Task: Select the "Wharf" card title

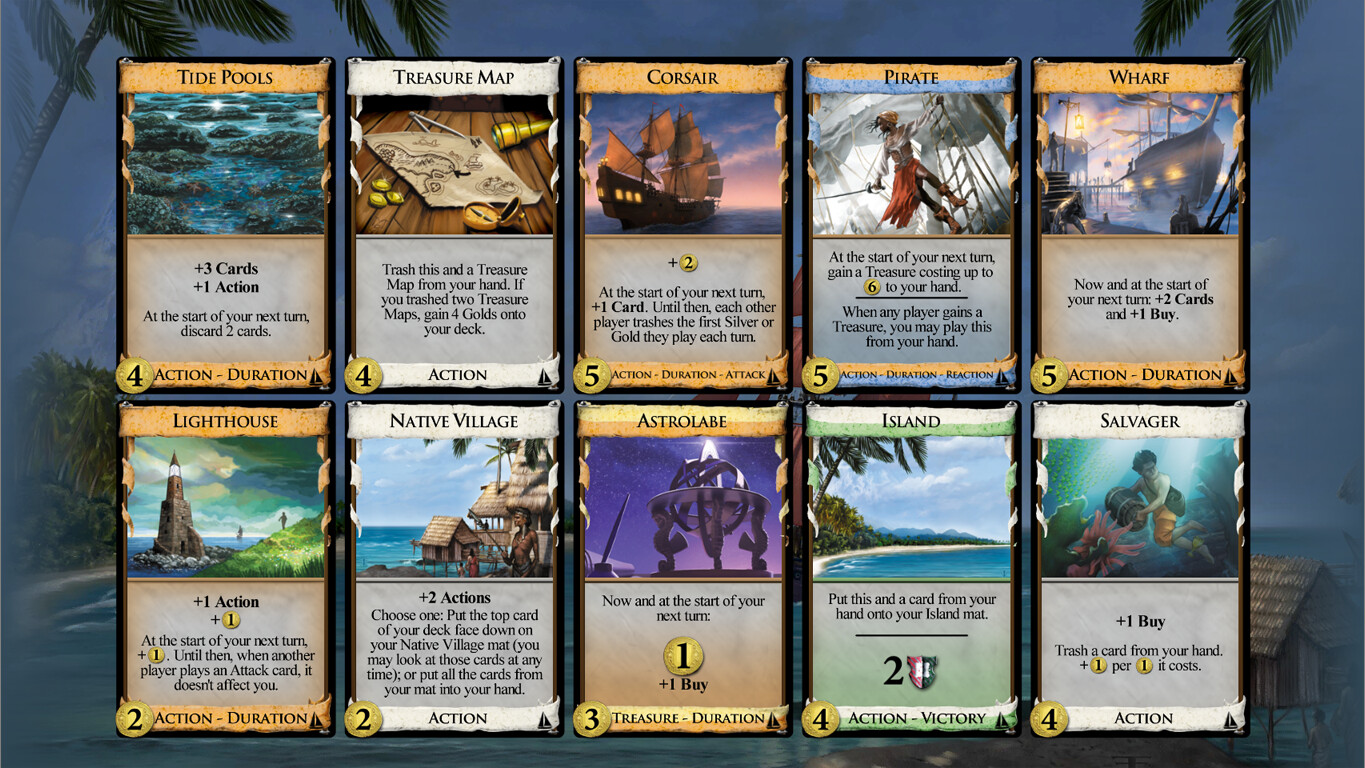Action: pos(1139,77)
